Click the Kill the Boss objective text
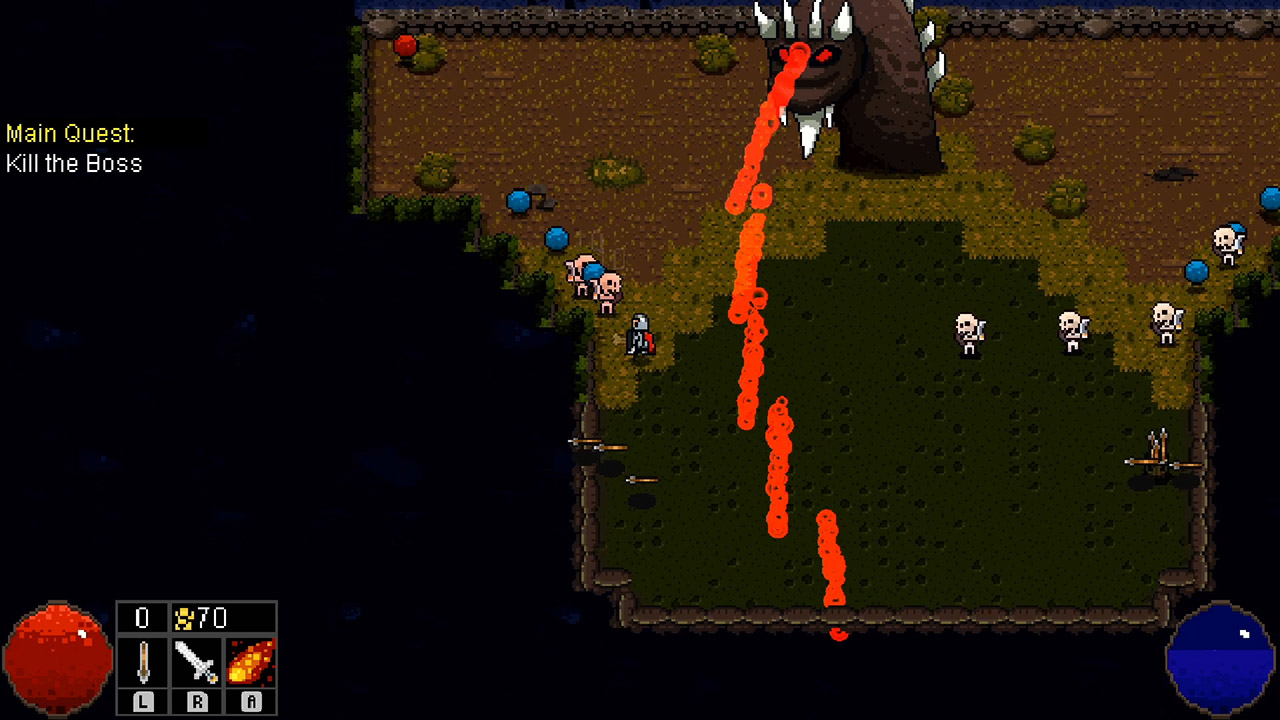The width and height of the screenshot is (1280, 720). pyautogui.click(x=74, y=164)
